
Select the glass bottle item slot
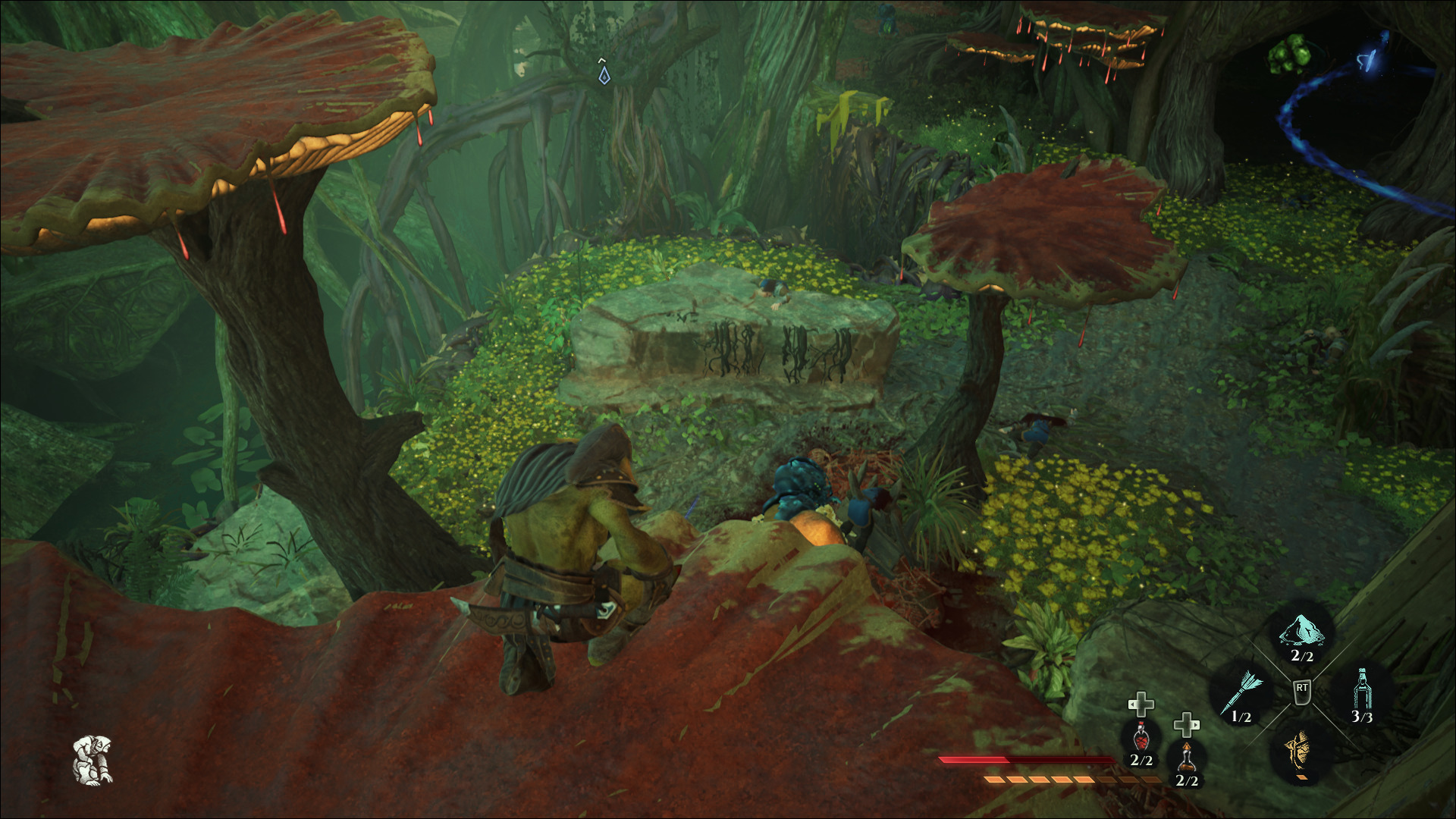[x=1361, y=692]
